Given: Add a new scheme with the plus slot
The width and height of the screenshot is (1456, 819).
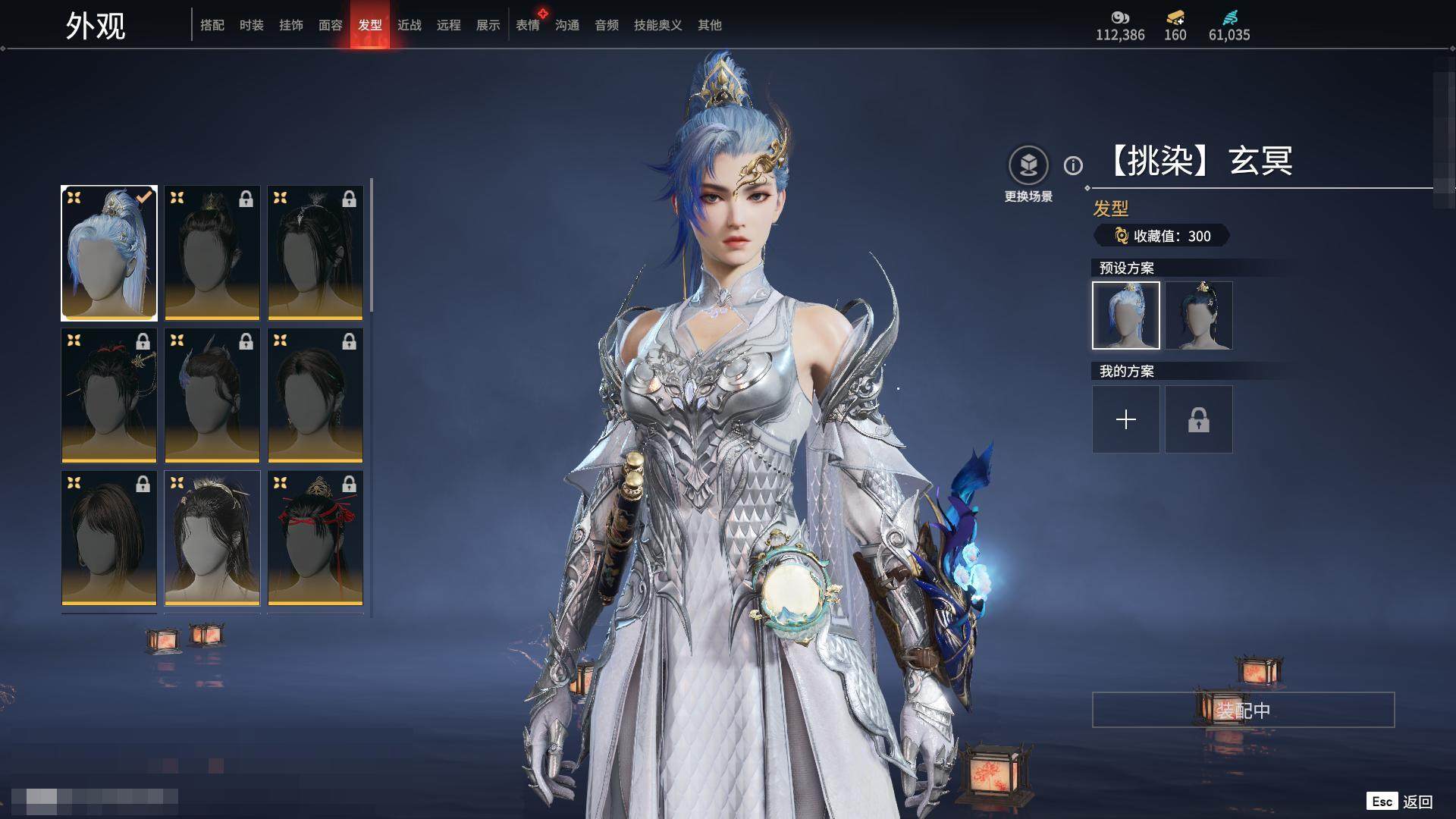Looking at the screenshot, I should 1126,419.
